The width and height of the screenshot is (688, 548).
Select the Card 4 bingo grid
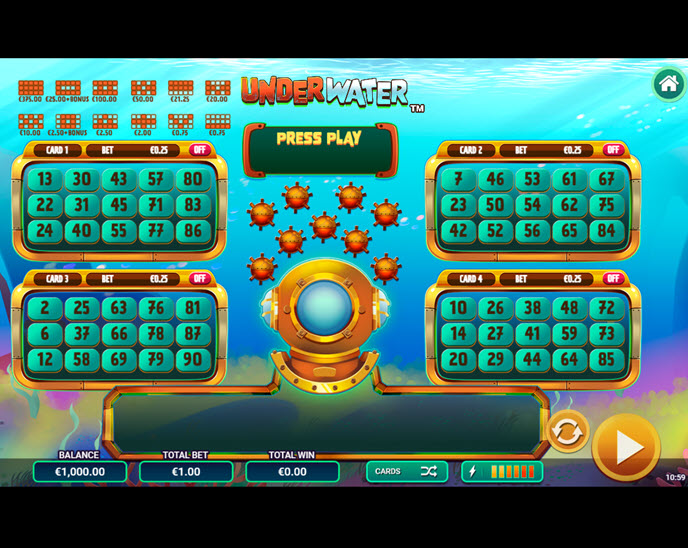click(533, 334)
